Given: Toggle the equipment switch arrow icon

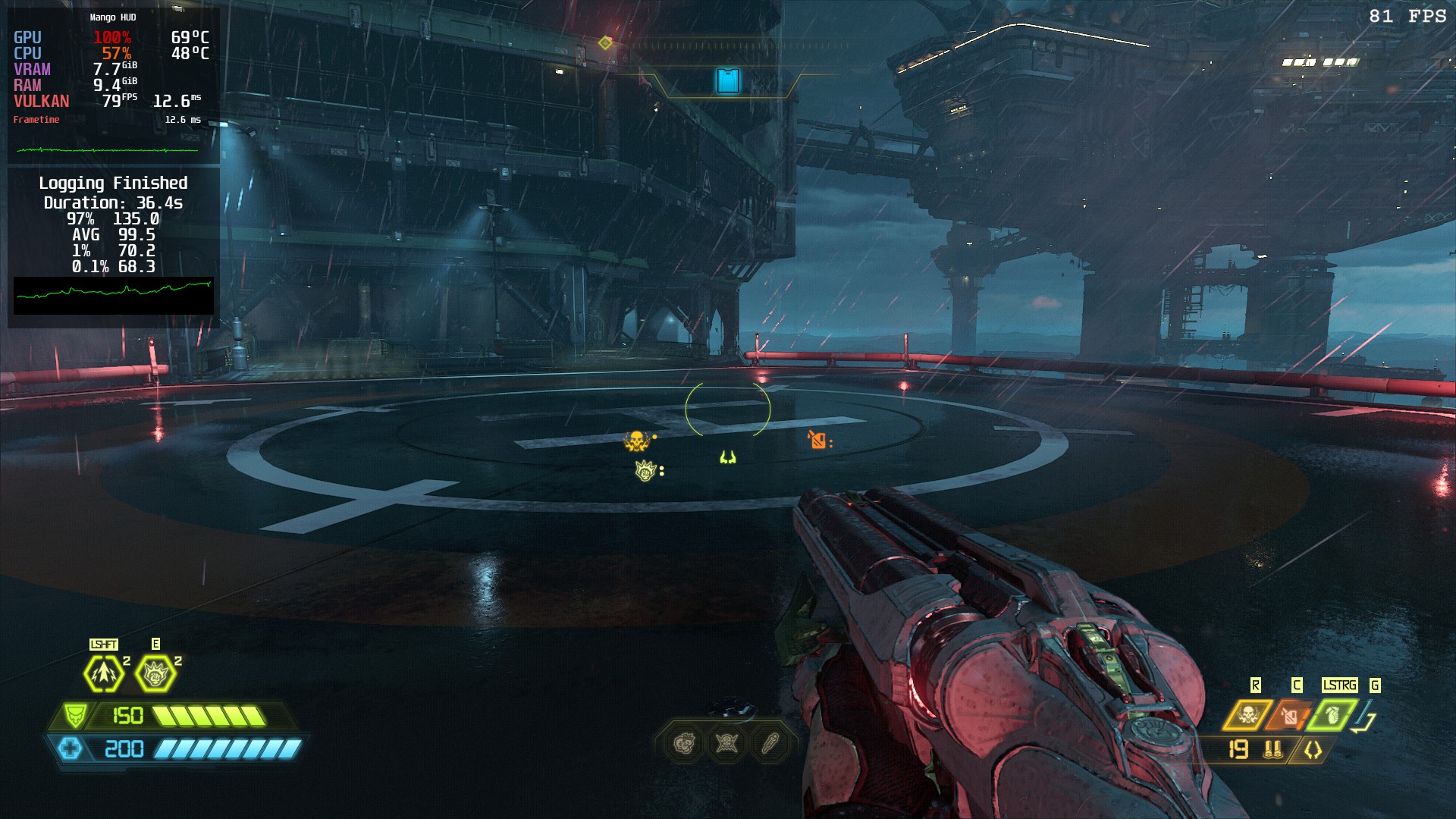Looking at the screenshot, I should point(1366,717).
